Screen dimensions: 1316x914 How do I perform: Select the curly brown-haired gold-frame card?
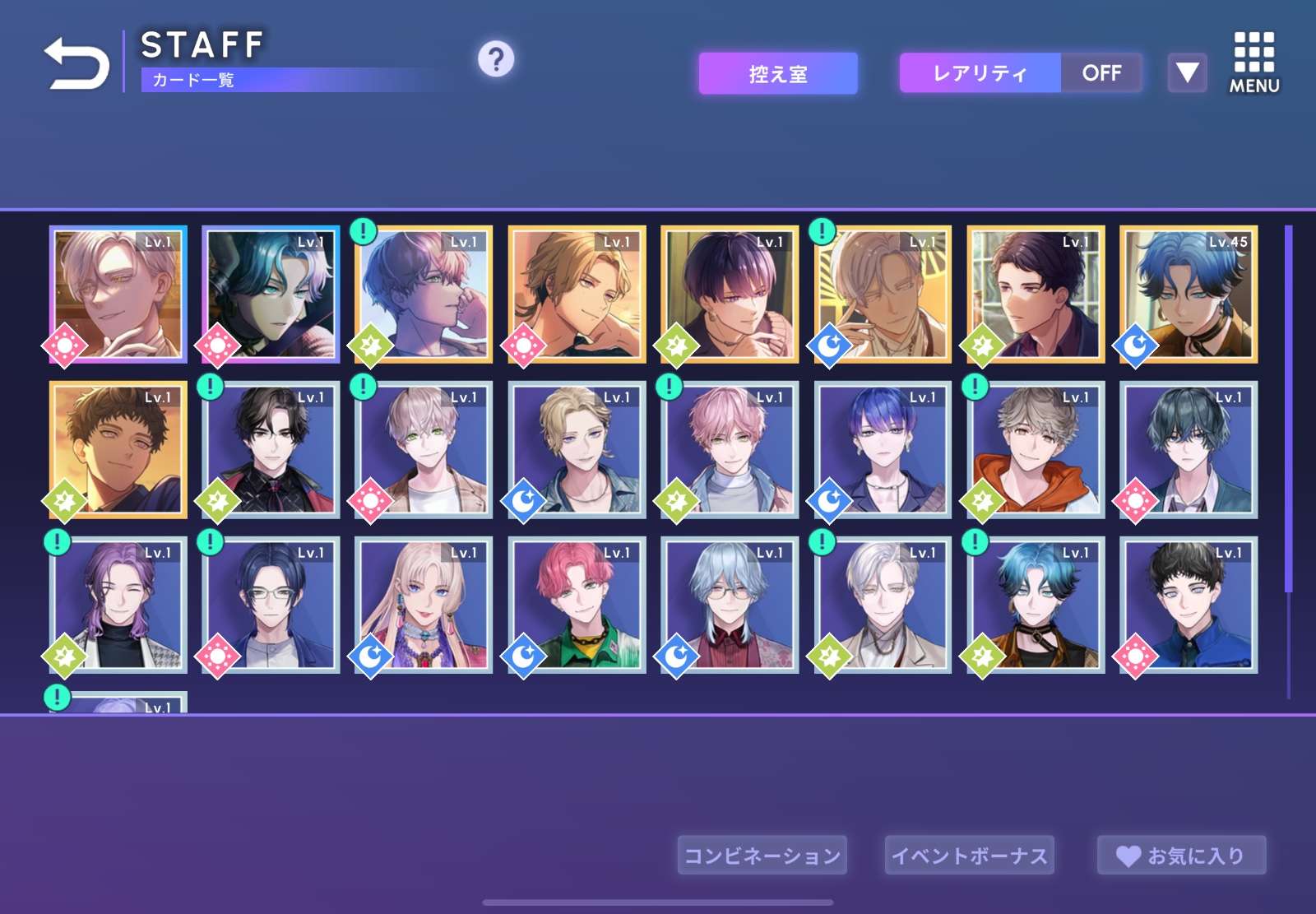click(x=118, y=450)
